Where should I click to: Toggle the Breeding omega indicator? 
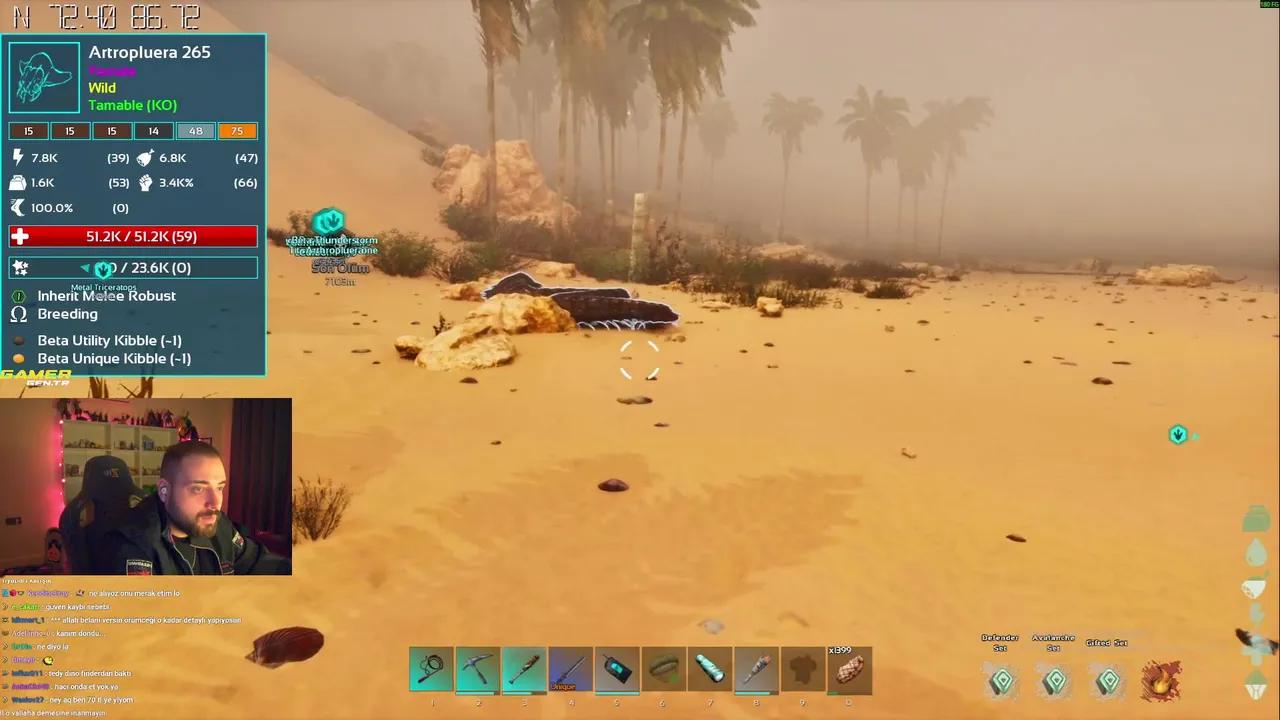[x=18, y=314]
